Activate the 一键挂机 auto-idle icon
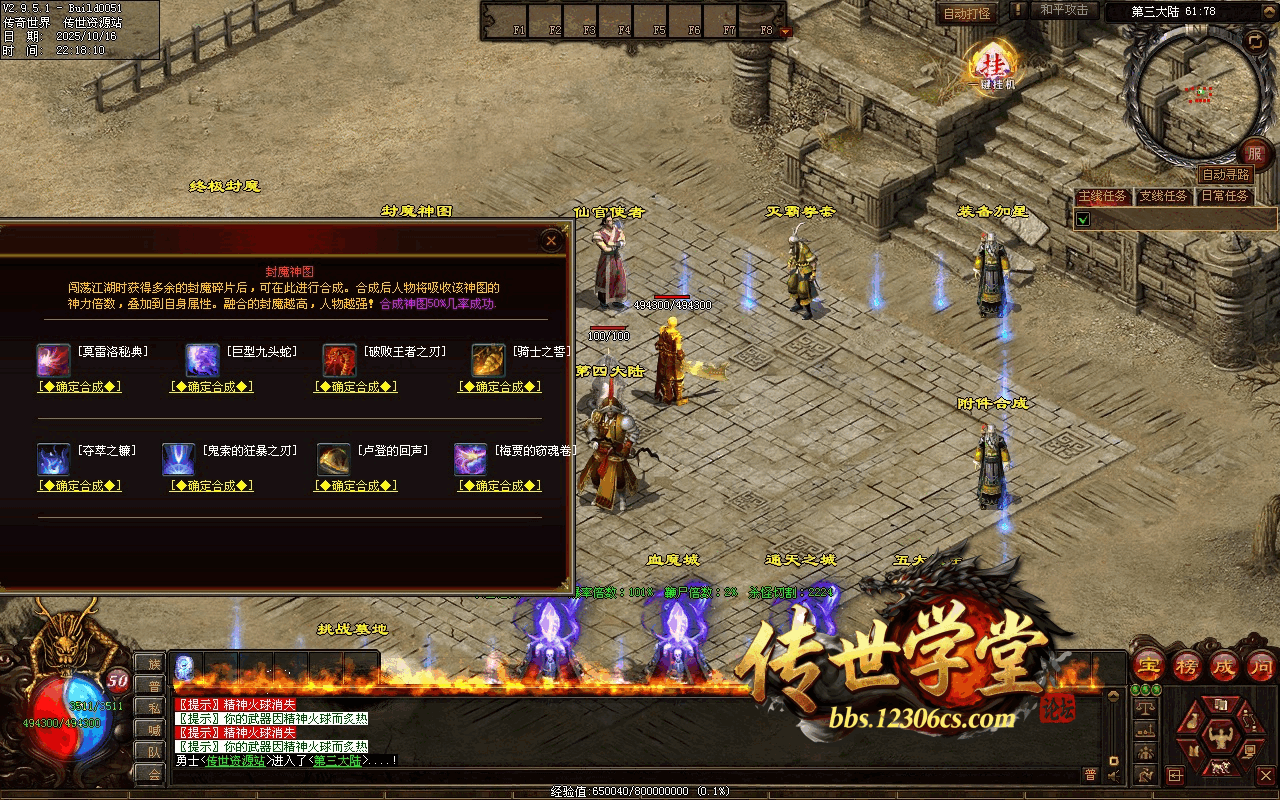The height and width of the screenshot is (800, 1280). (x=993, y=66)
